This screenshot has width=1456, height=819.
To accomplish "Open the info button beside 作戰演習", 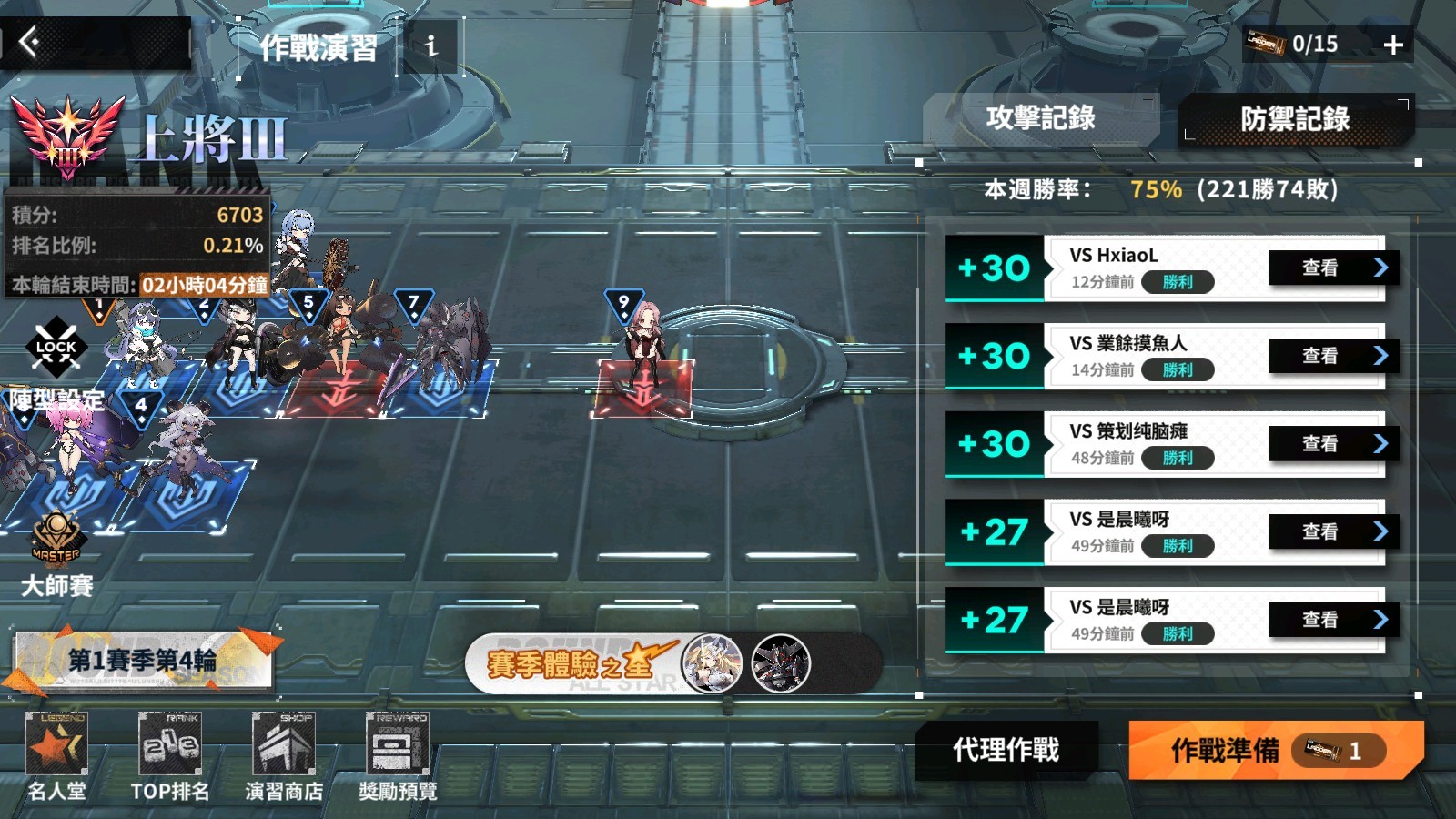I will [x=430, y=45].
